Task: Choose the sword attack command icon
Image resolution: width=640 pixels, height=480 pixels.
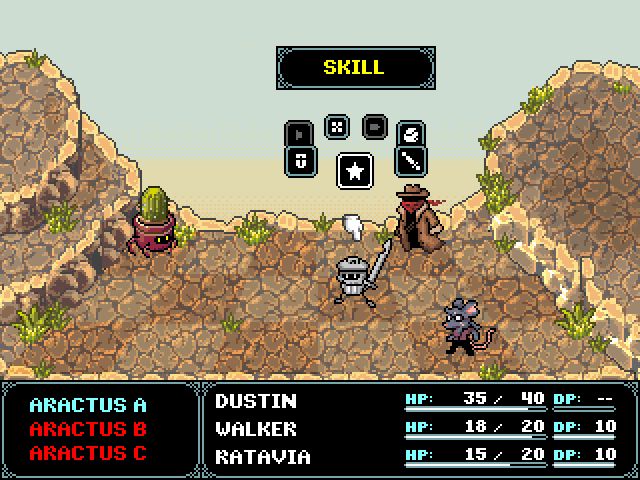Action: (411, 160)
